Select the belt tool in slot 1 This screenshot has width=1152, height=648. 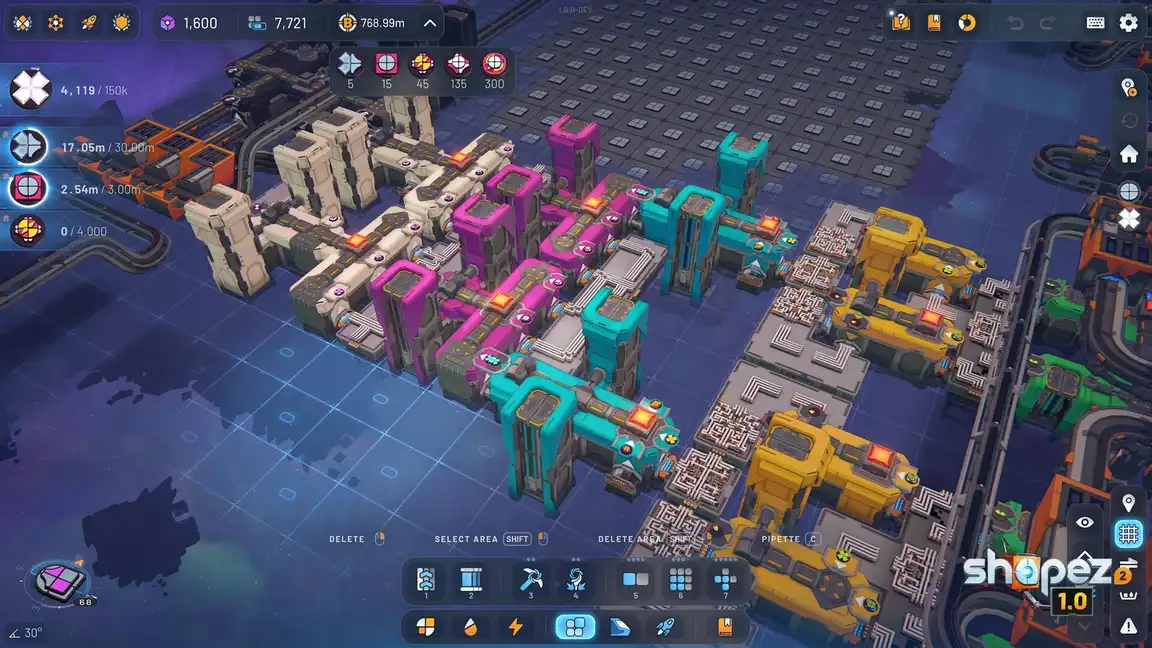(x=426, y=579)
